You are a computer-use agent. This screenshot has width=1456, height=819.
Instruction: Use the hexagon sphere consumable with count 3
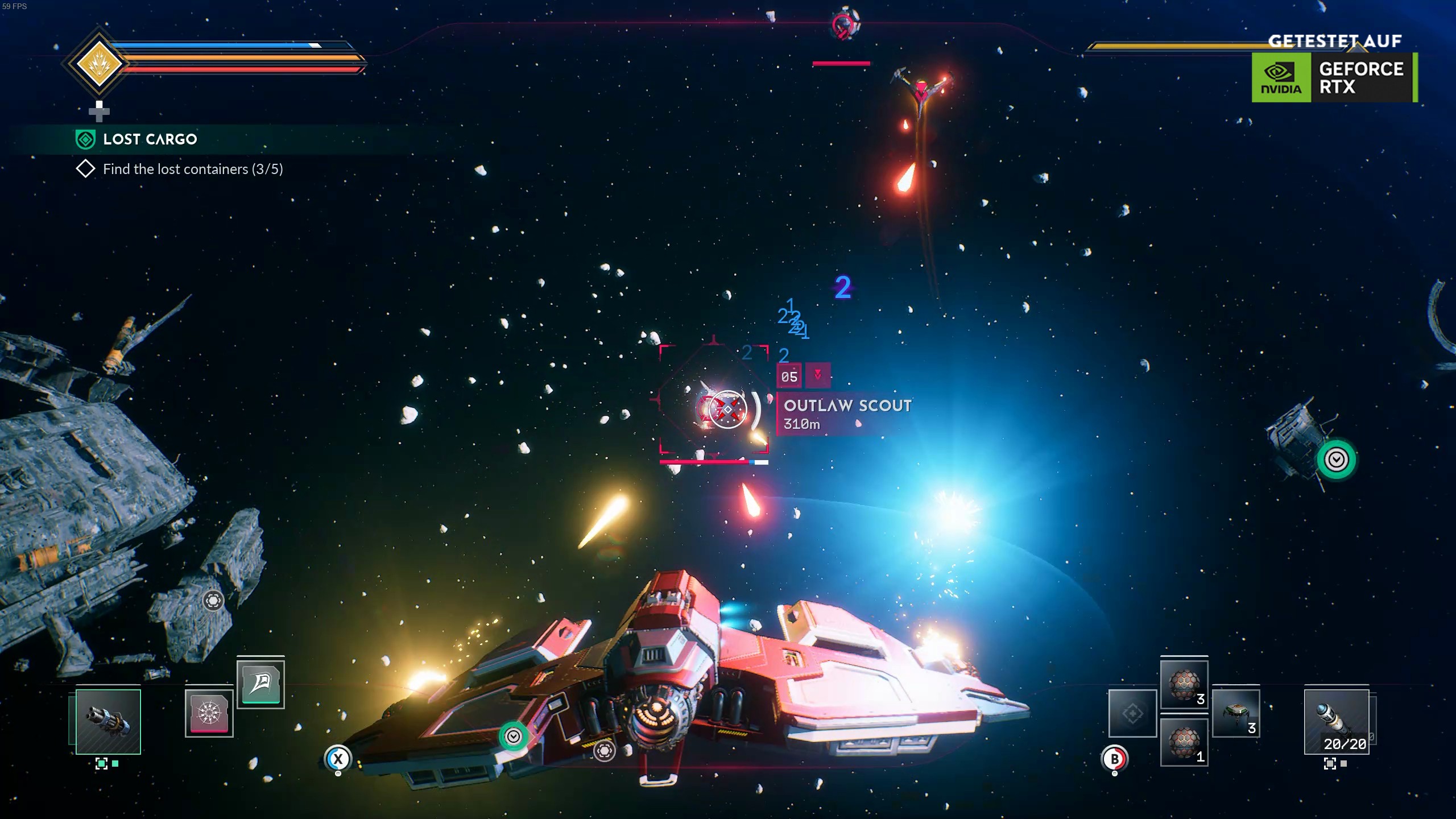[x=1184, y=685]
